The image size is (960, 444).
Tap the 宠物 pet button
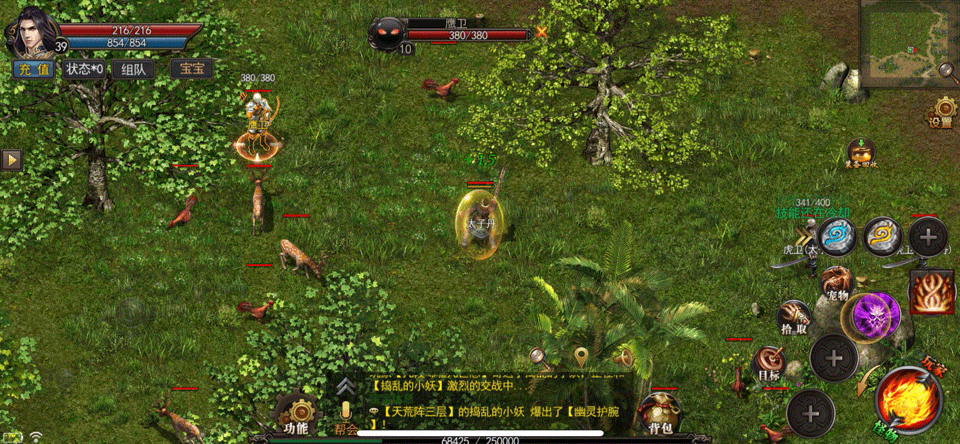pyautogui.click(x=836, y=282)
